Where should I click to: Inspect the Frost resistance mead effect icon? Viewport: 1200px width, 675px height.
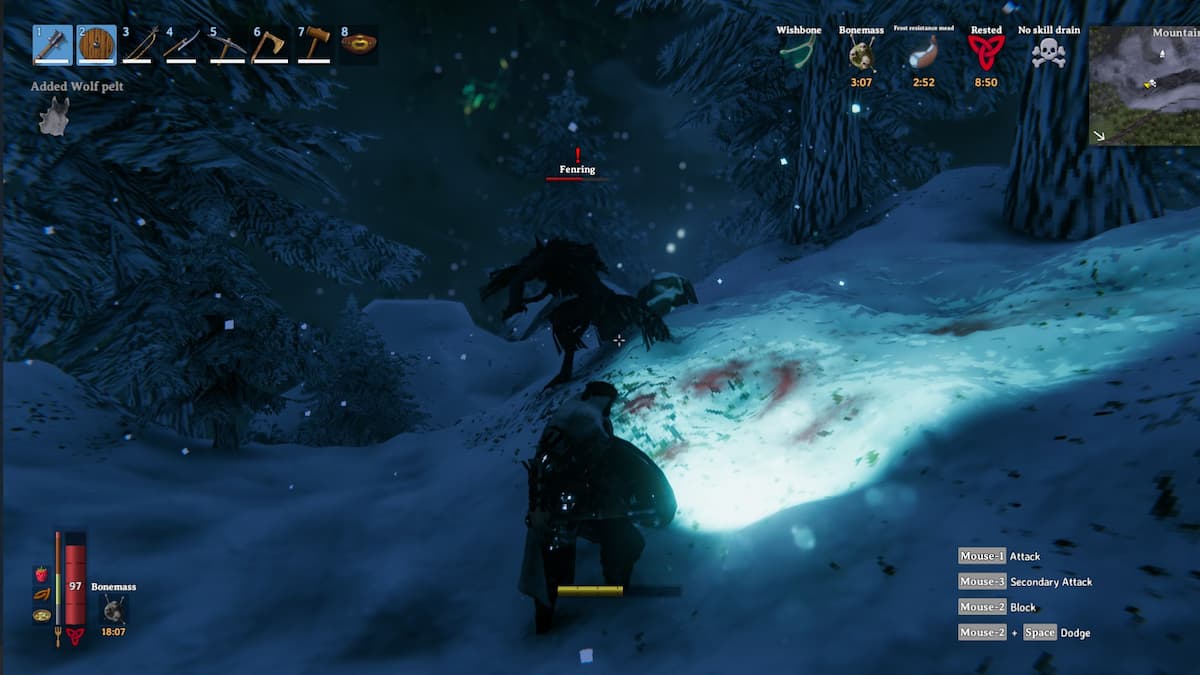923,53
